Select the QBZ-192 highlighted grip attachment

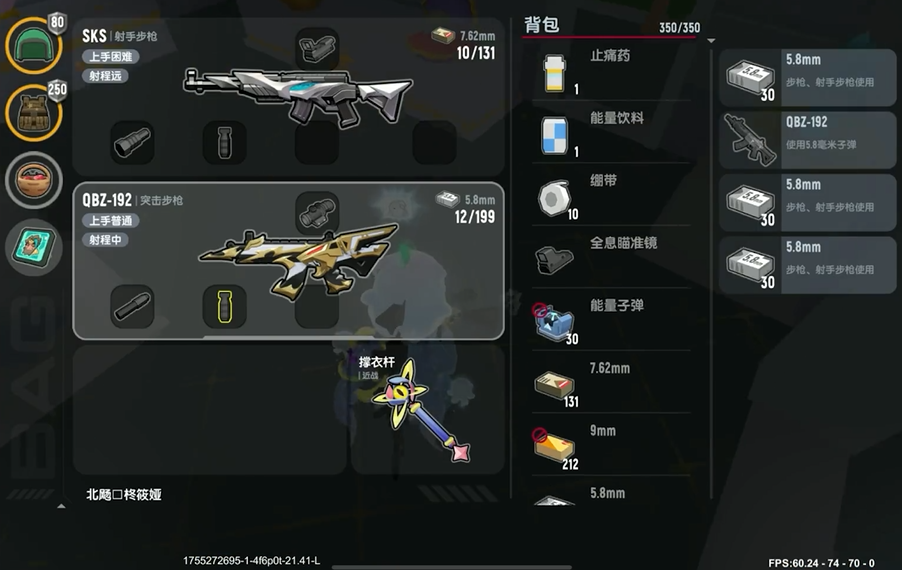click(x=224, y=305)
